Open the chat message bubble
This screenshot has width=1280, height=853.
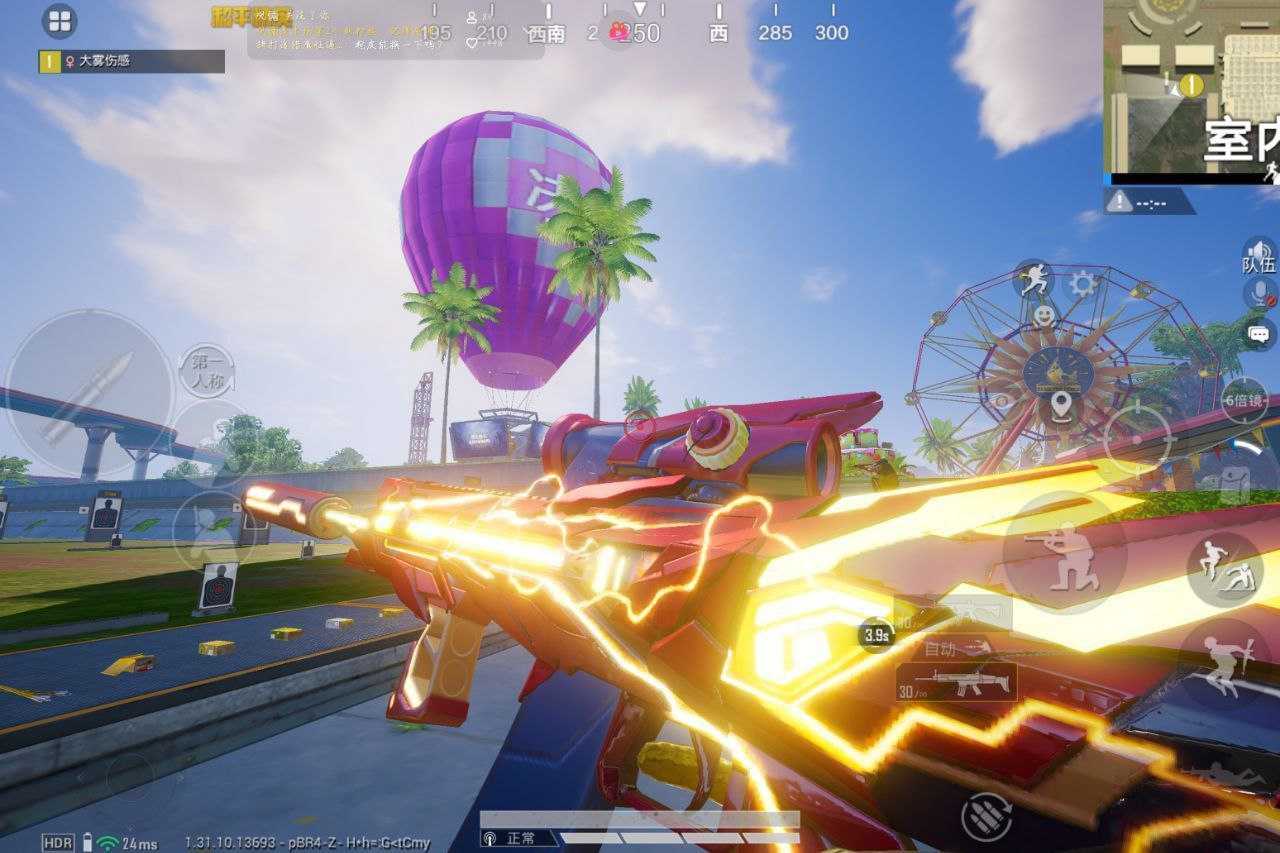point(1259,333)
